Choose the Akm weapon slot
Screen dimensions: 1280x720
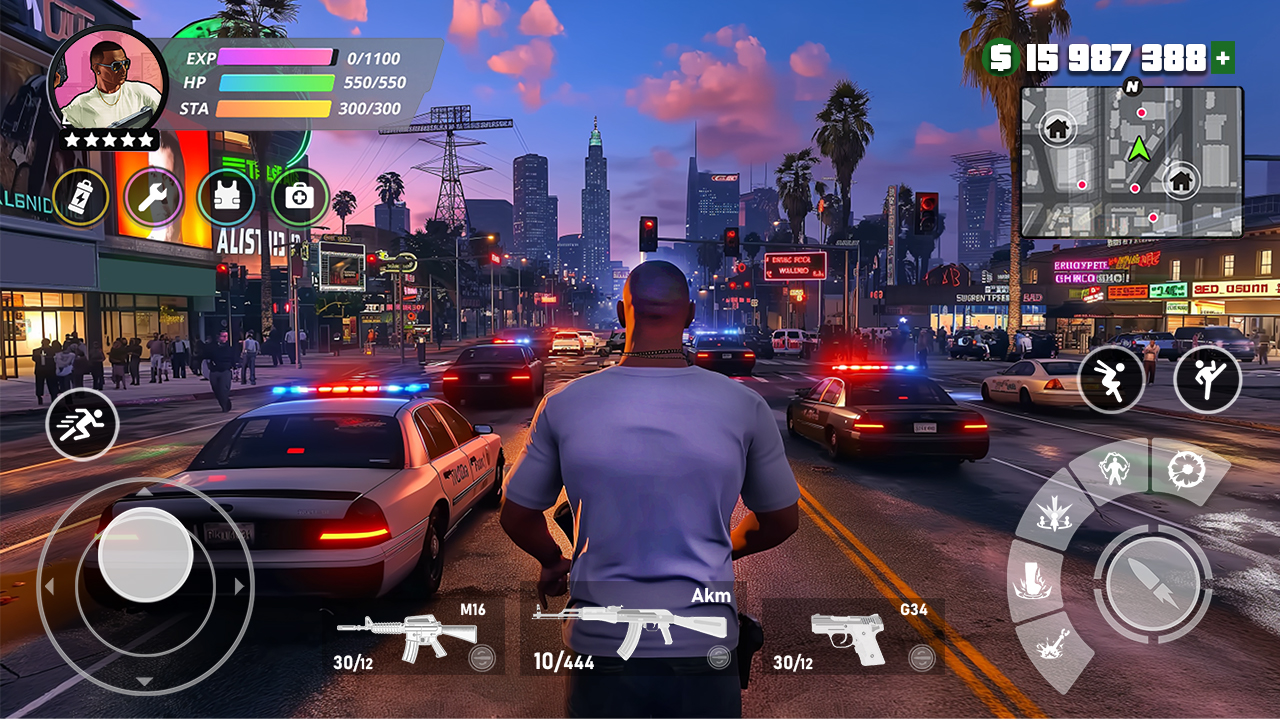(632, 630)
